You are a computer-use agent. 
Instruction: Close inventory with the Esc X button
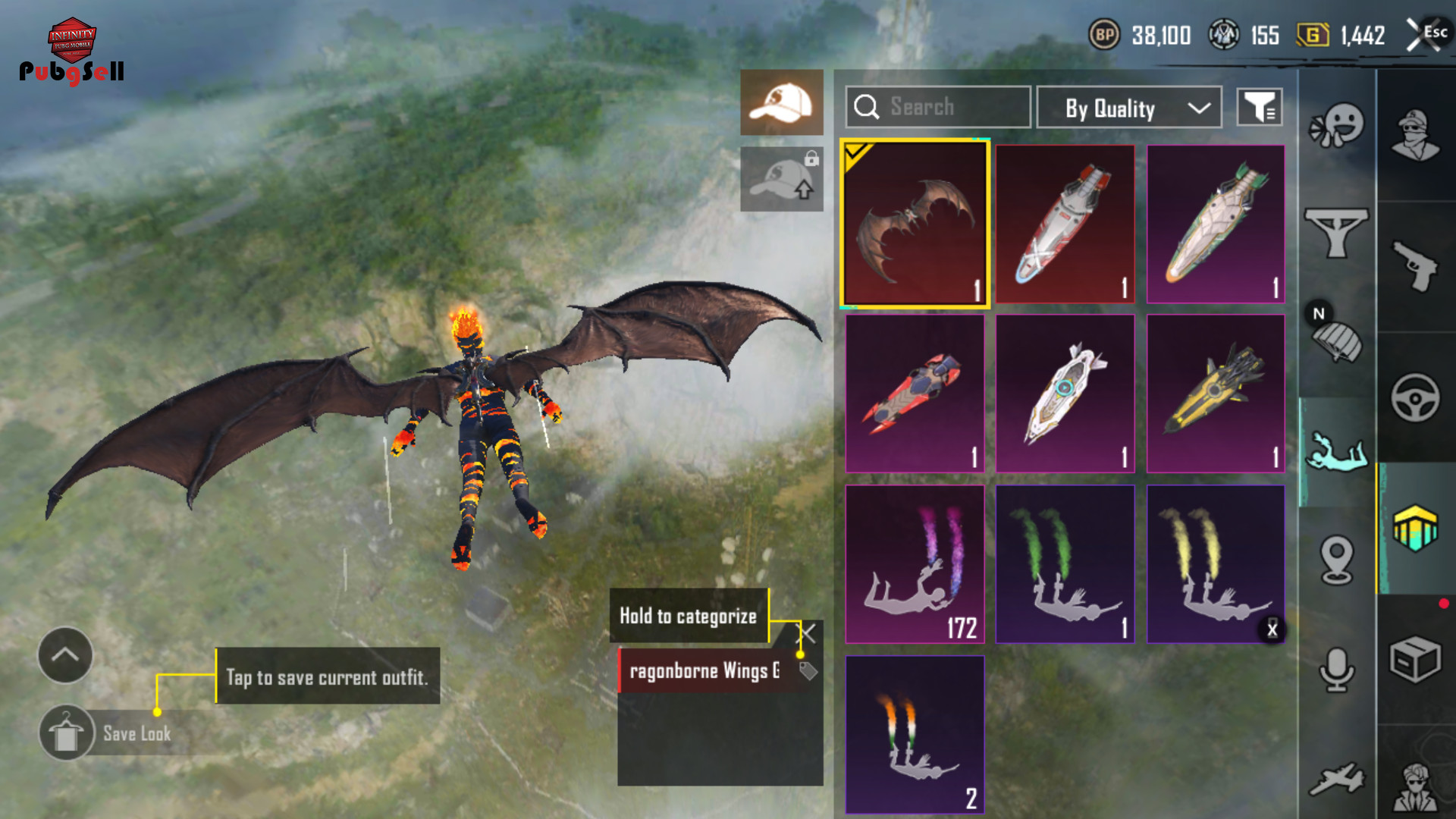[1426, 34]
